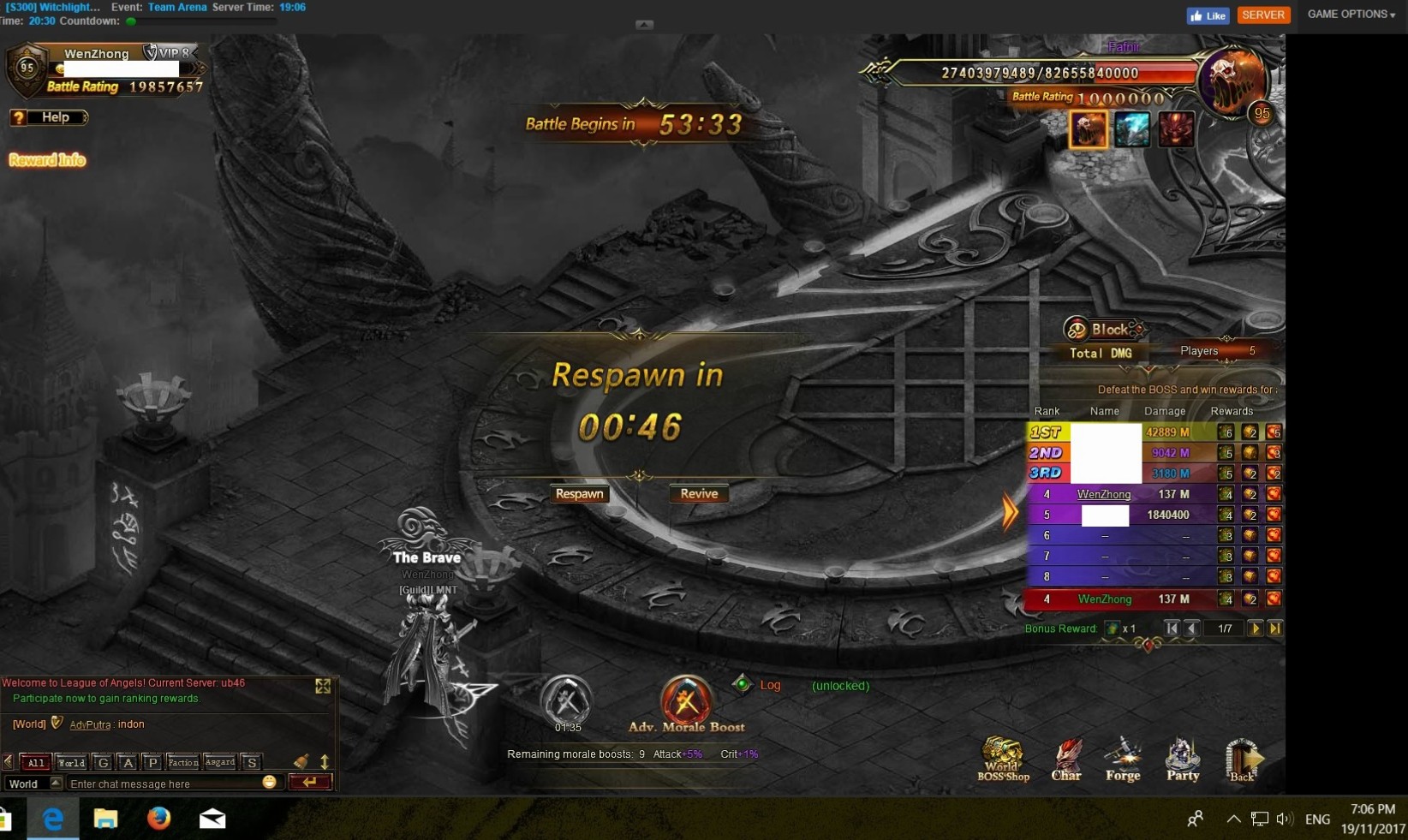Focus the chat message input field
Screen dimensions: 1408x840
[x=163, y=783]
